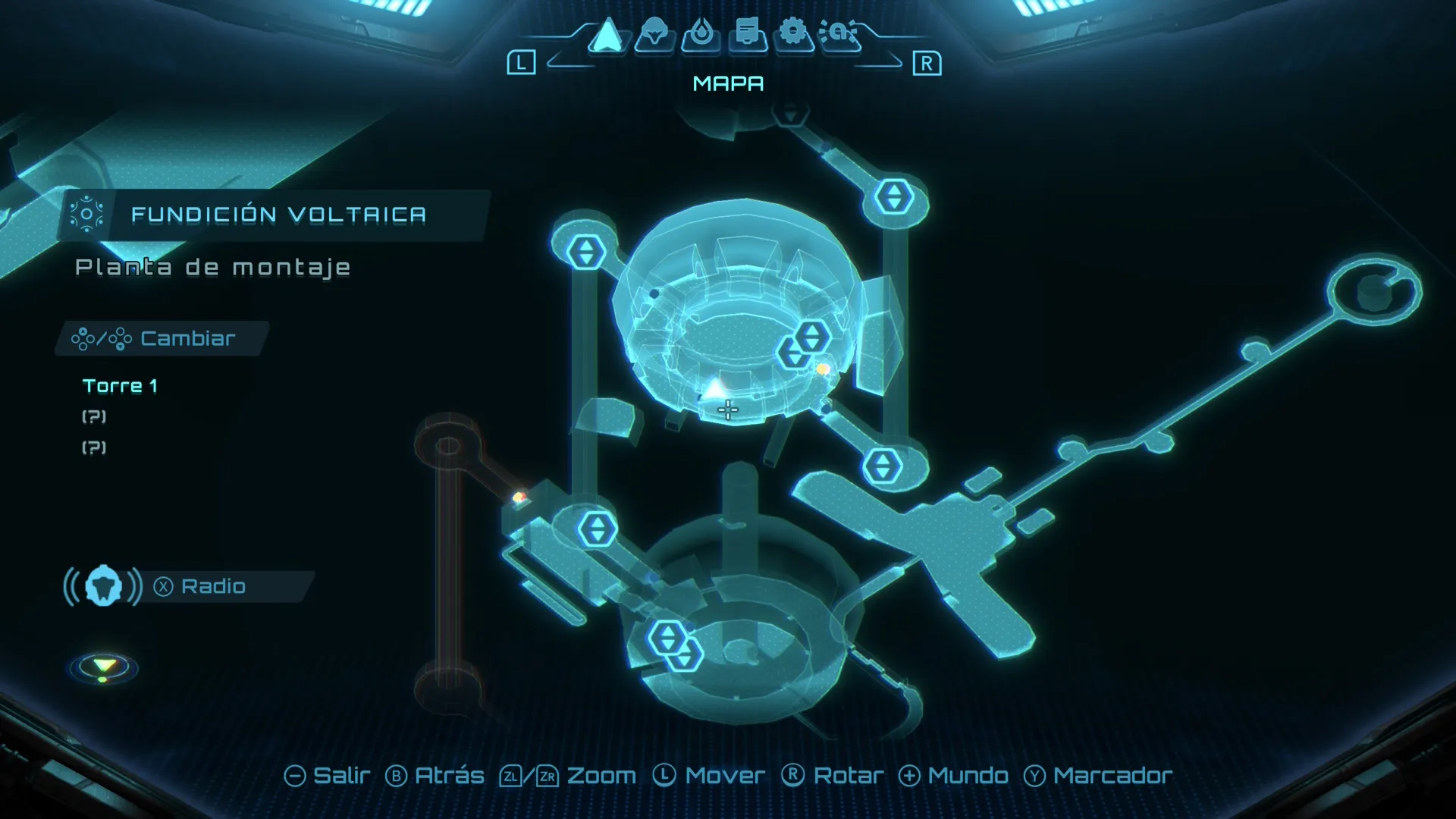Select the Map arrow tab
The width and height of the screenshot is (1456, 819).
click(x=607, y=35)
